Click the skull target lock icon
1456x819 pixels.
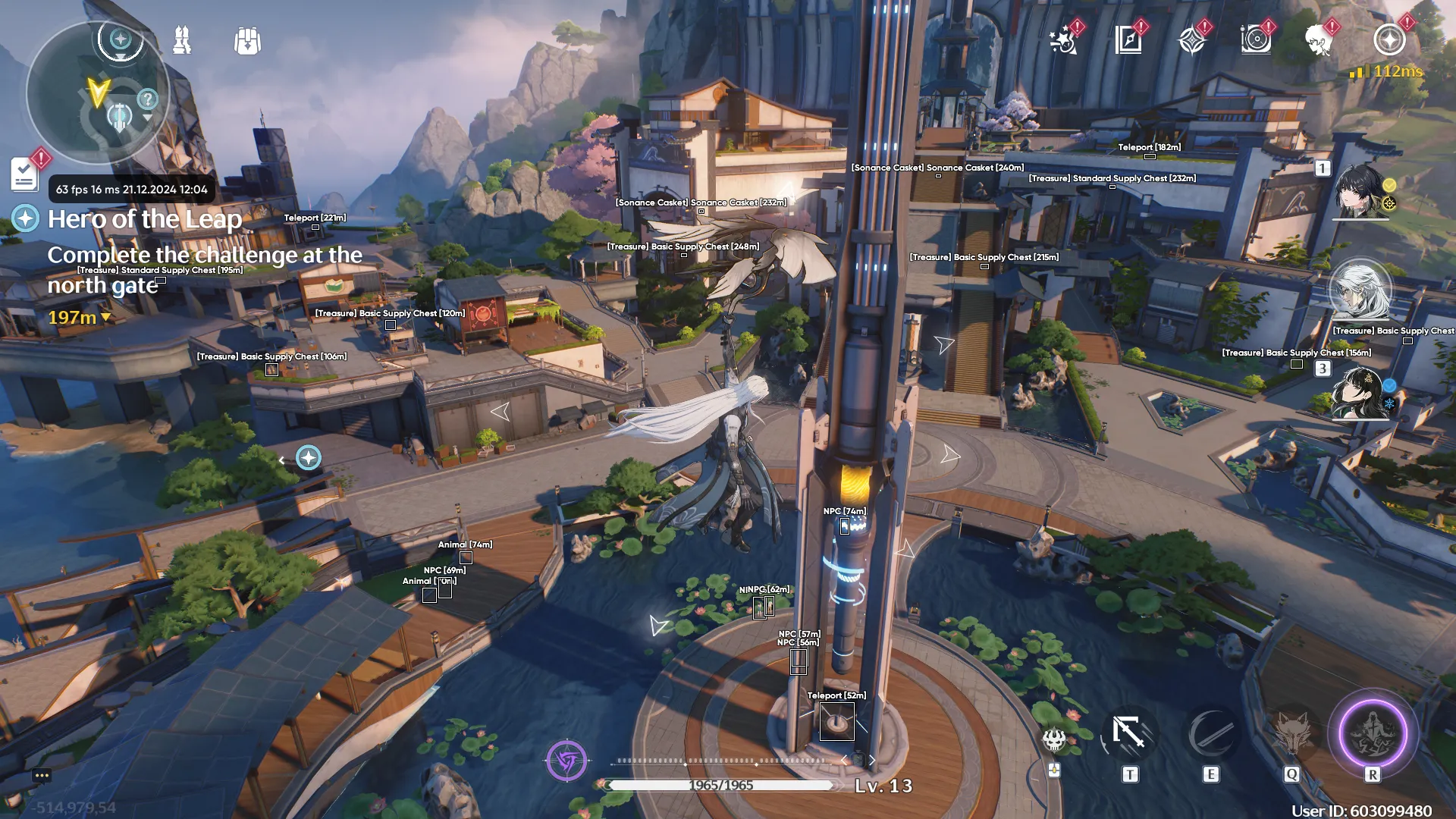click(x=1054, y=739)
